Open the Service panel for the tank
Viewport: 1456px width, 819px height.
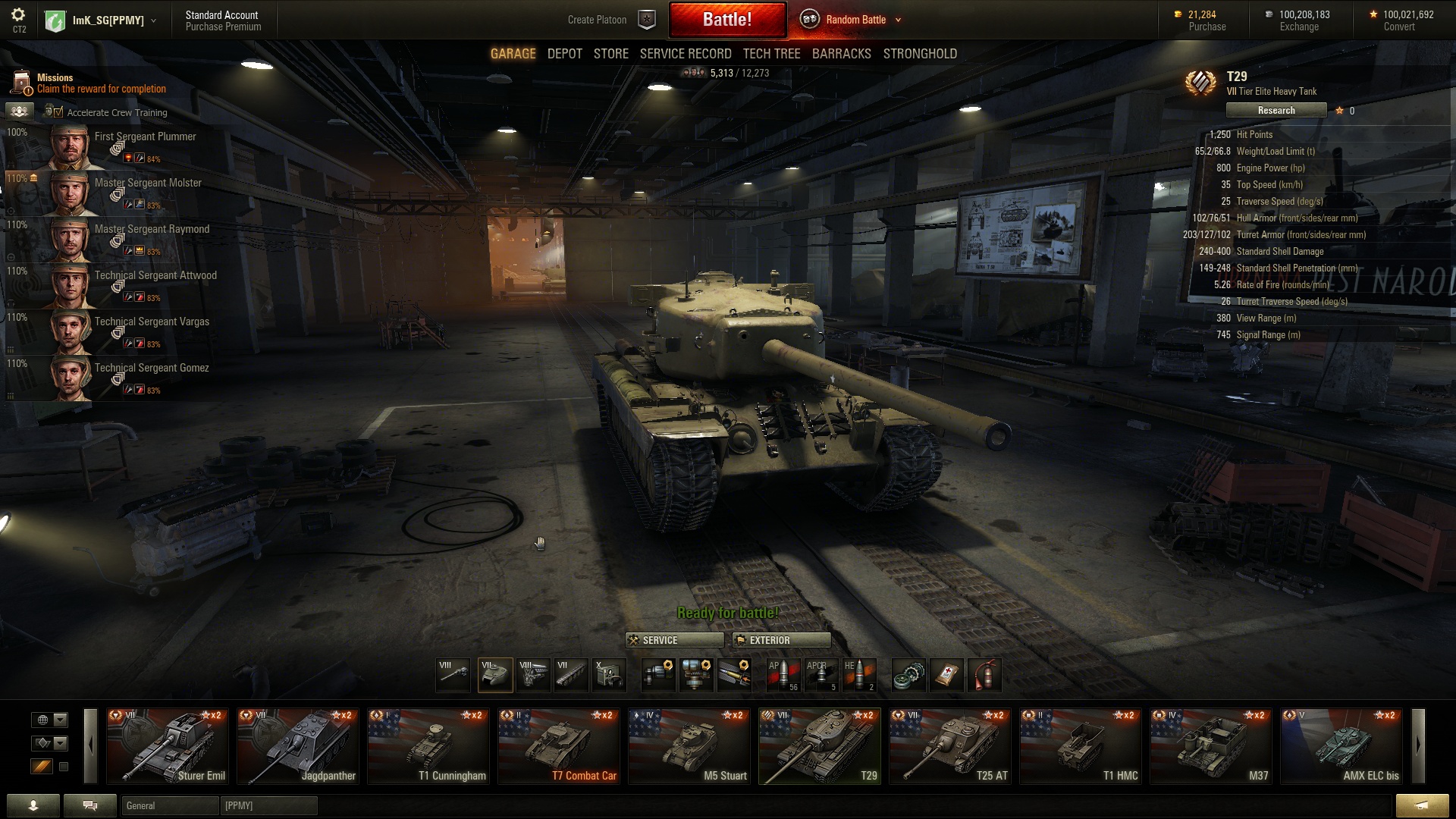coord(674,640)
